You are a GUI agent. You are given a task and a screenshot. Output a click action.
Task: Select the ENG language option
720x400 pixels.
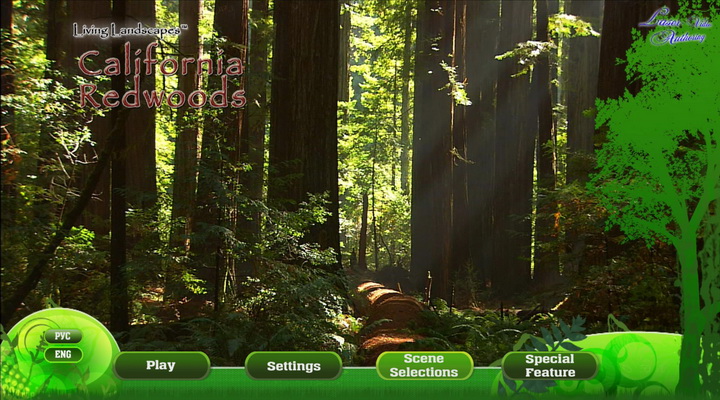[x=63, y=354]
